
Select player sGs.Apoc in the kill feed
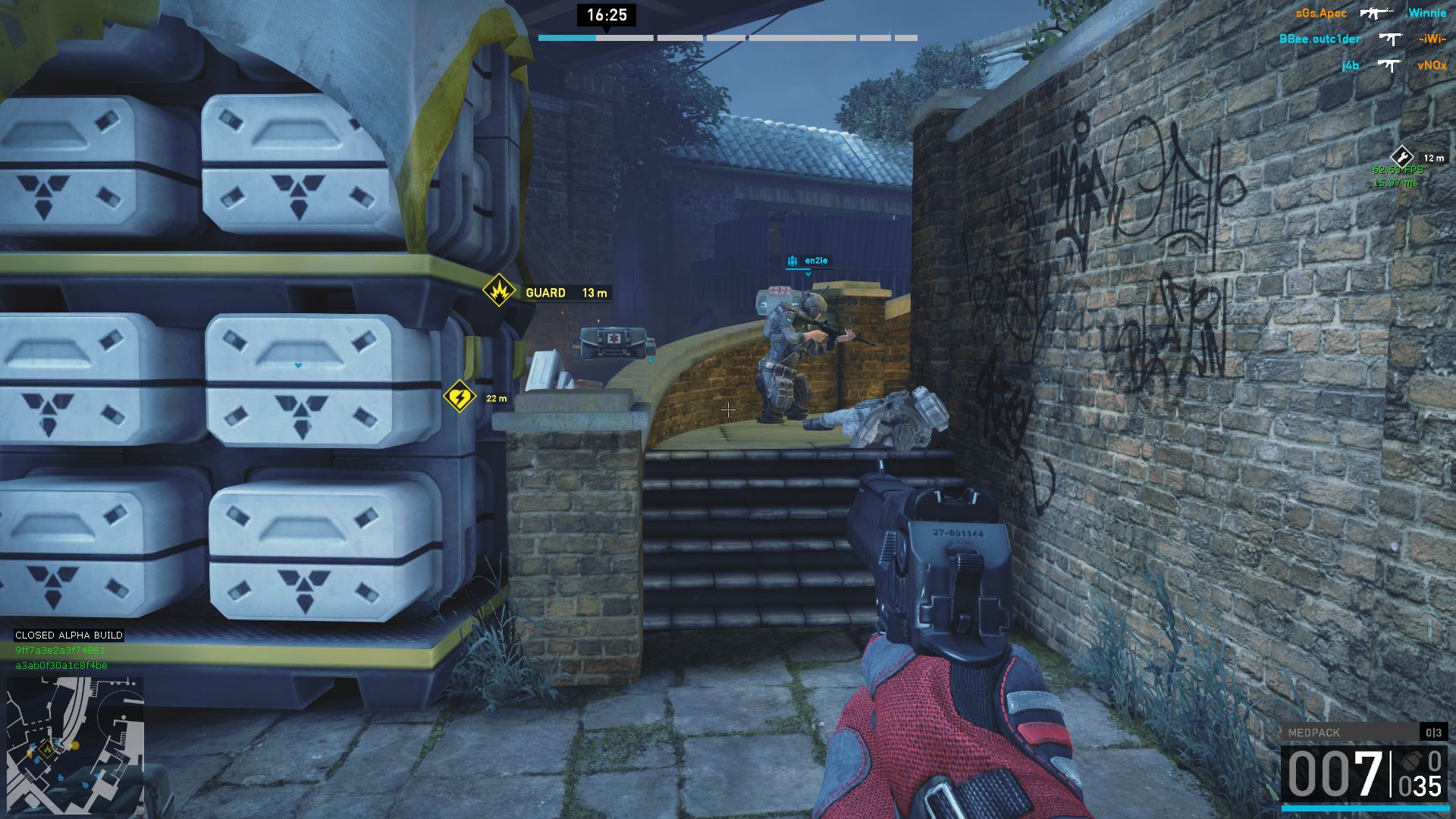[x=1321, y=14]
